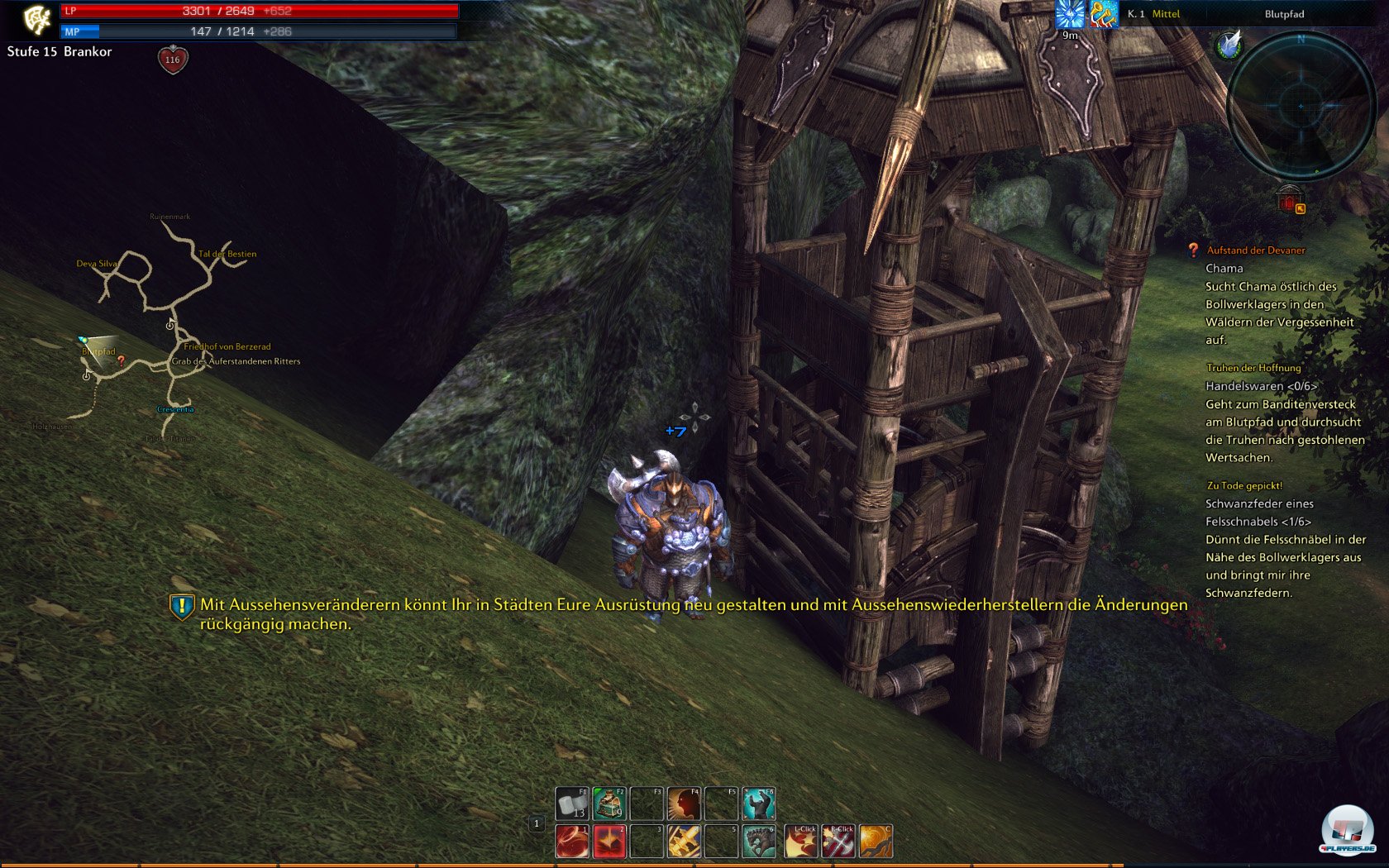Screen dimensions: 1389x868
Task: Trigger the beast-form skill bound to F6
Action: click(759, 803)
